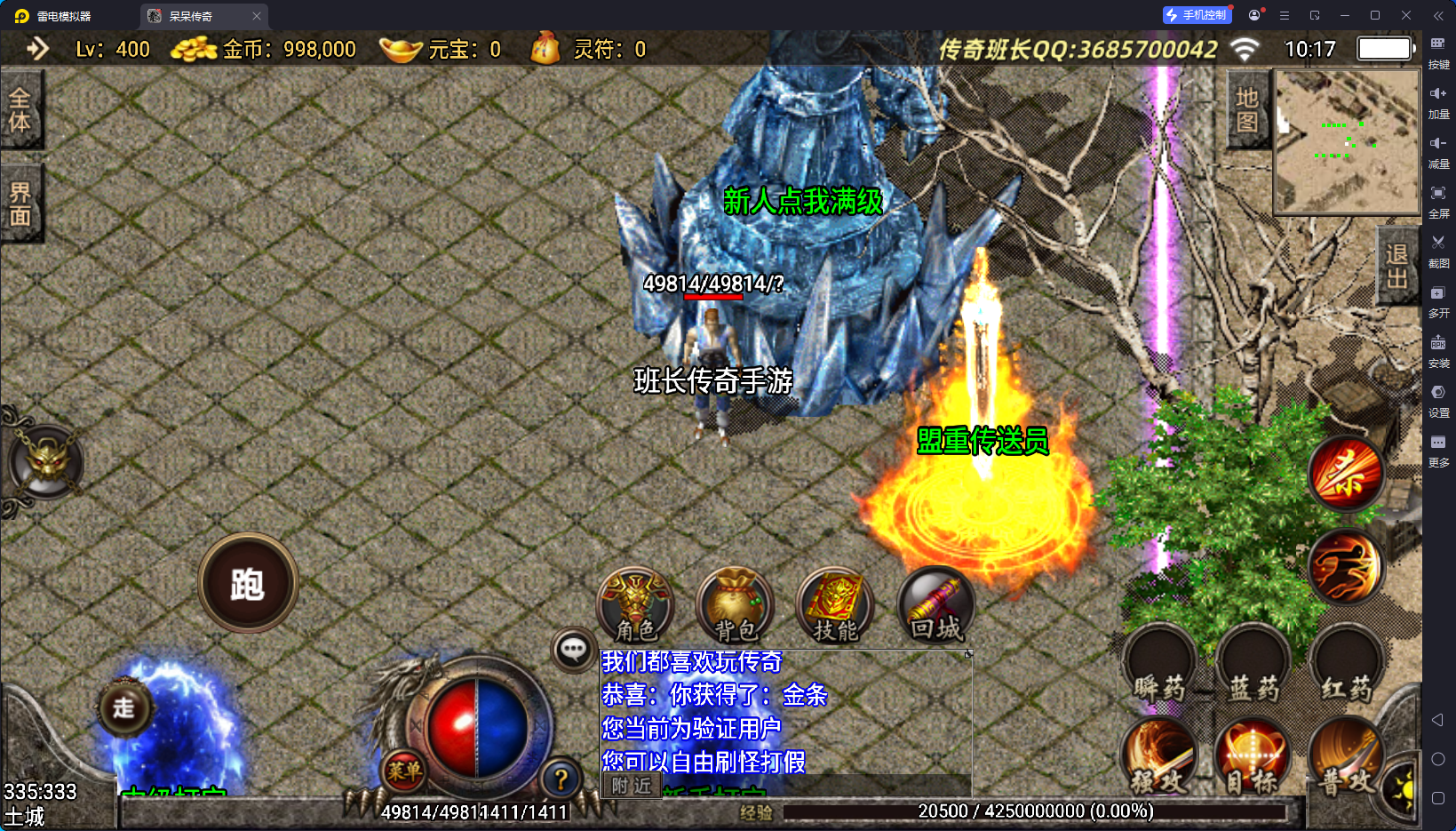This screenshot has width=1456, height=831.
Task: Open the 角色 character panel
Action: coord(635,605)
